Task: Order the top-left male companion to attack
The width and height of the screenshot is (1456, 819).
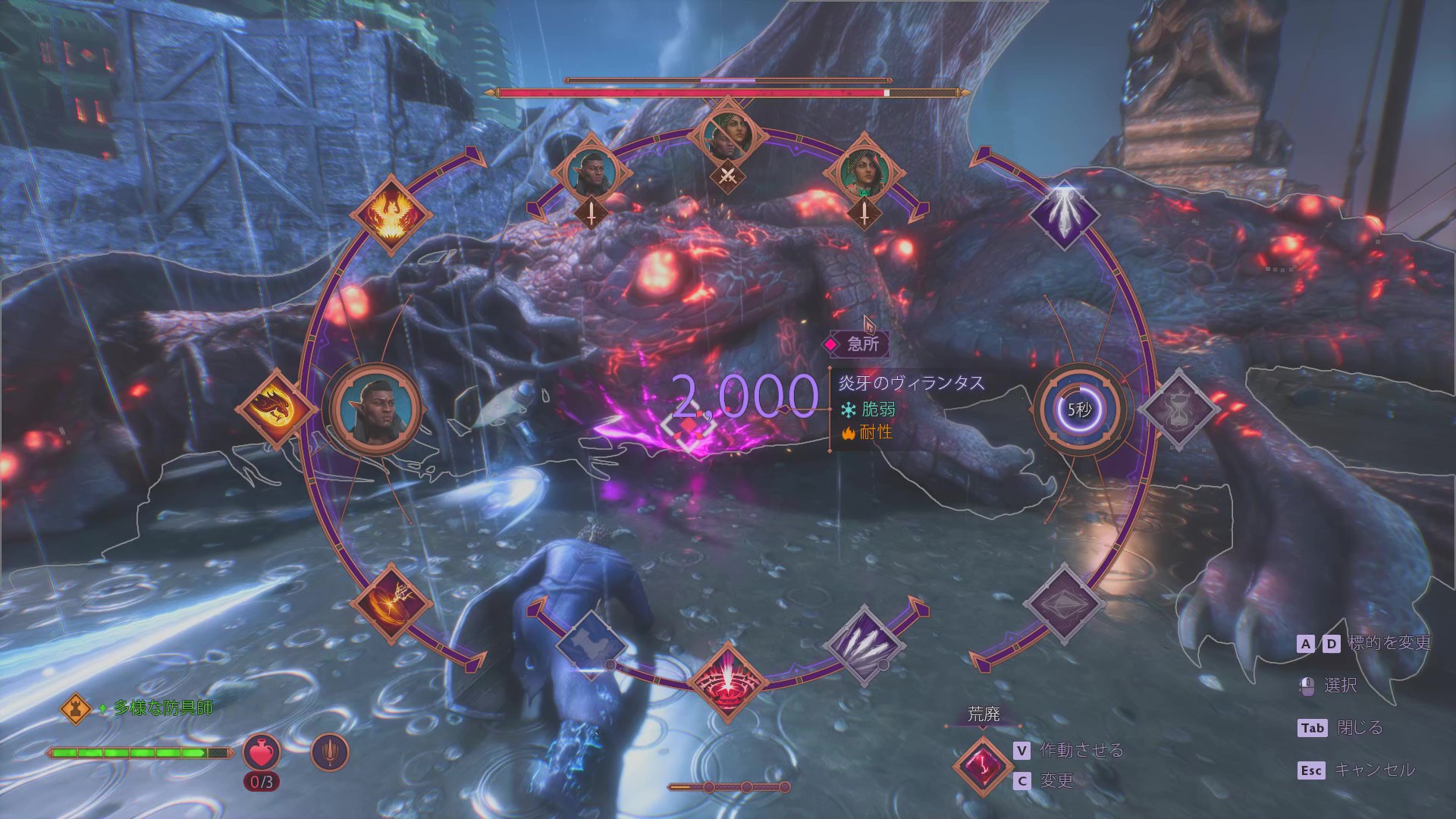Action: (591, 213)
